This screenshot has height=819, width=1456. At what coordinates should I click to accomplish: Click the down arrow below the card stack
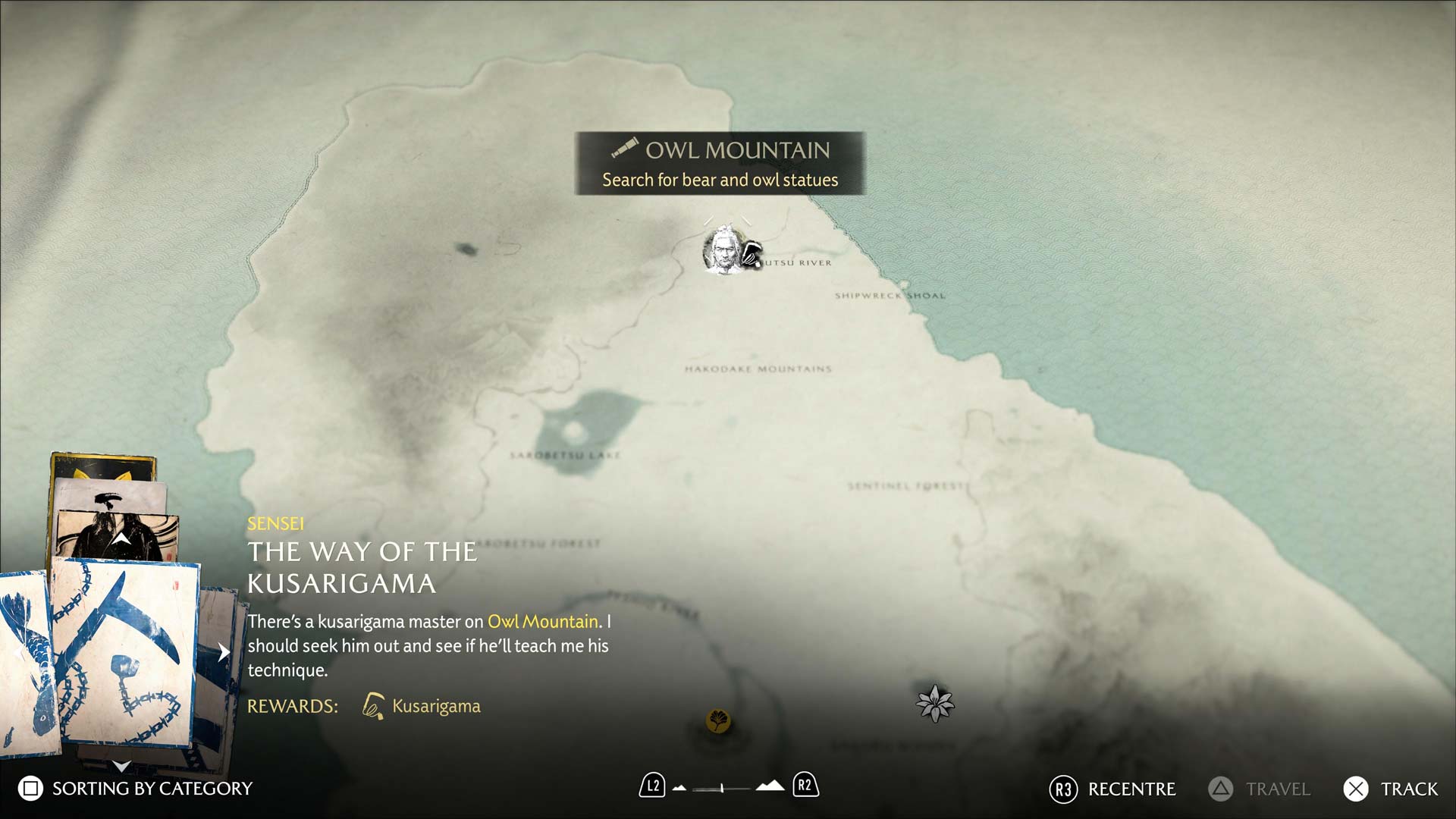121,766
